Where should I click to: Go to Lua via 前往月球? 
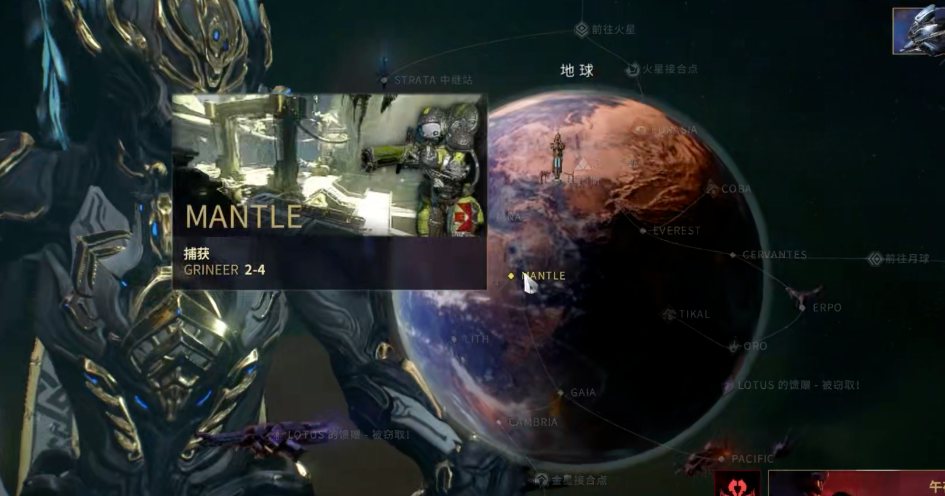(x=875, y=259)
